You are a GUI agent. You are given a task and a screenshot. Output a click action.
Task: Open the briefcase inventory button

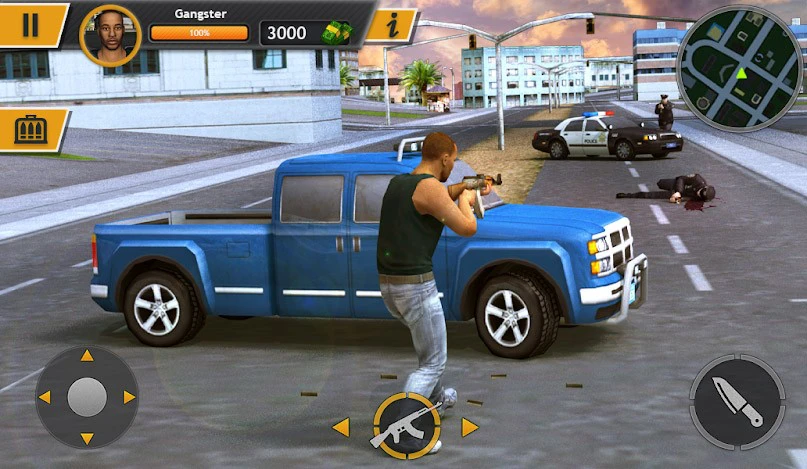(x=31, y=130)
